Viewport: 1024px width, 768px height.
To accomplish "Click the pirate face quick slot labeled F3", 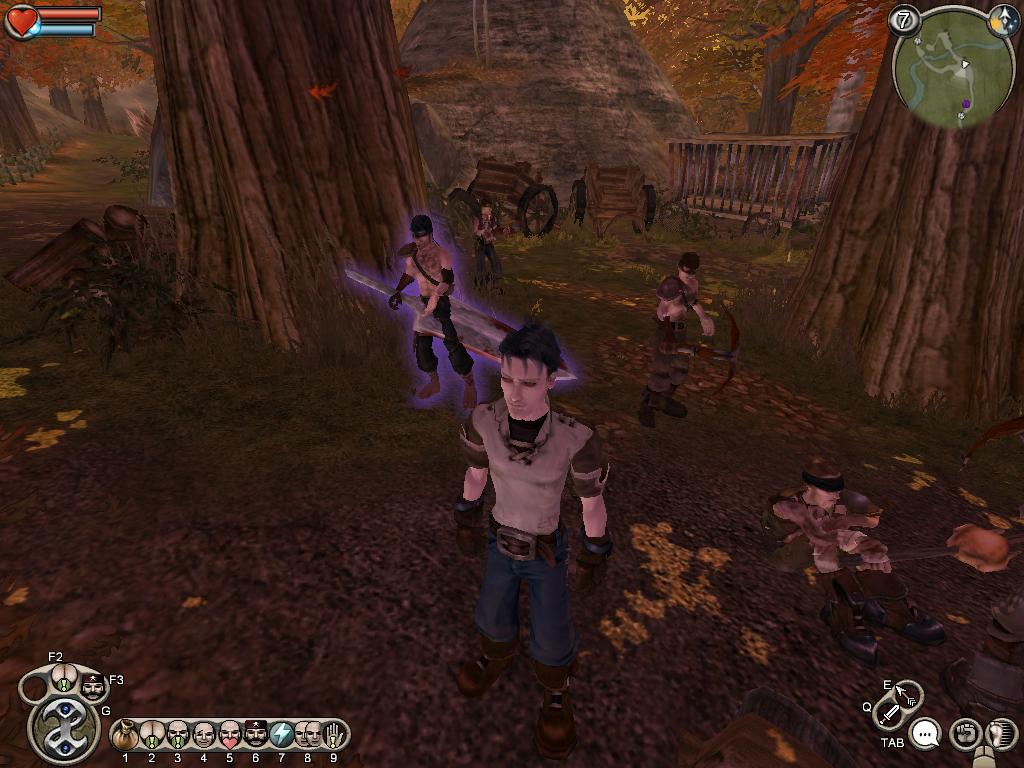I will [x=93, y=688].
